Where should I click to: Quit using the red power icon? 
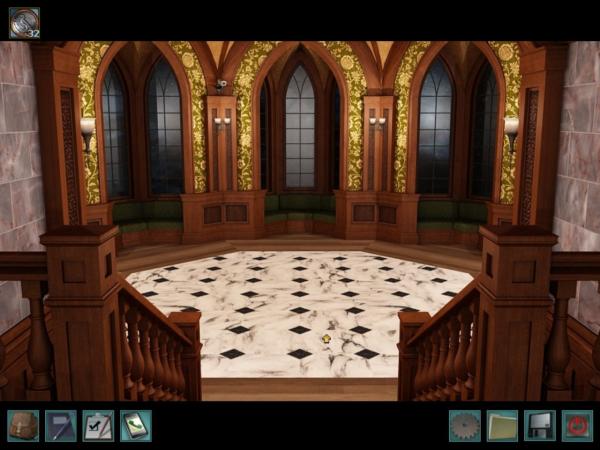point(577,425)
